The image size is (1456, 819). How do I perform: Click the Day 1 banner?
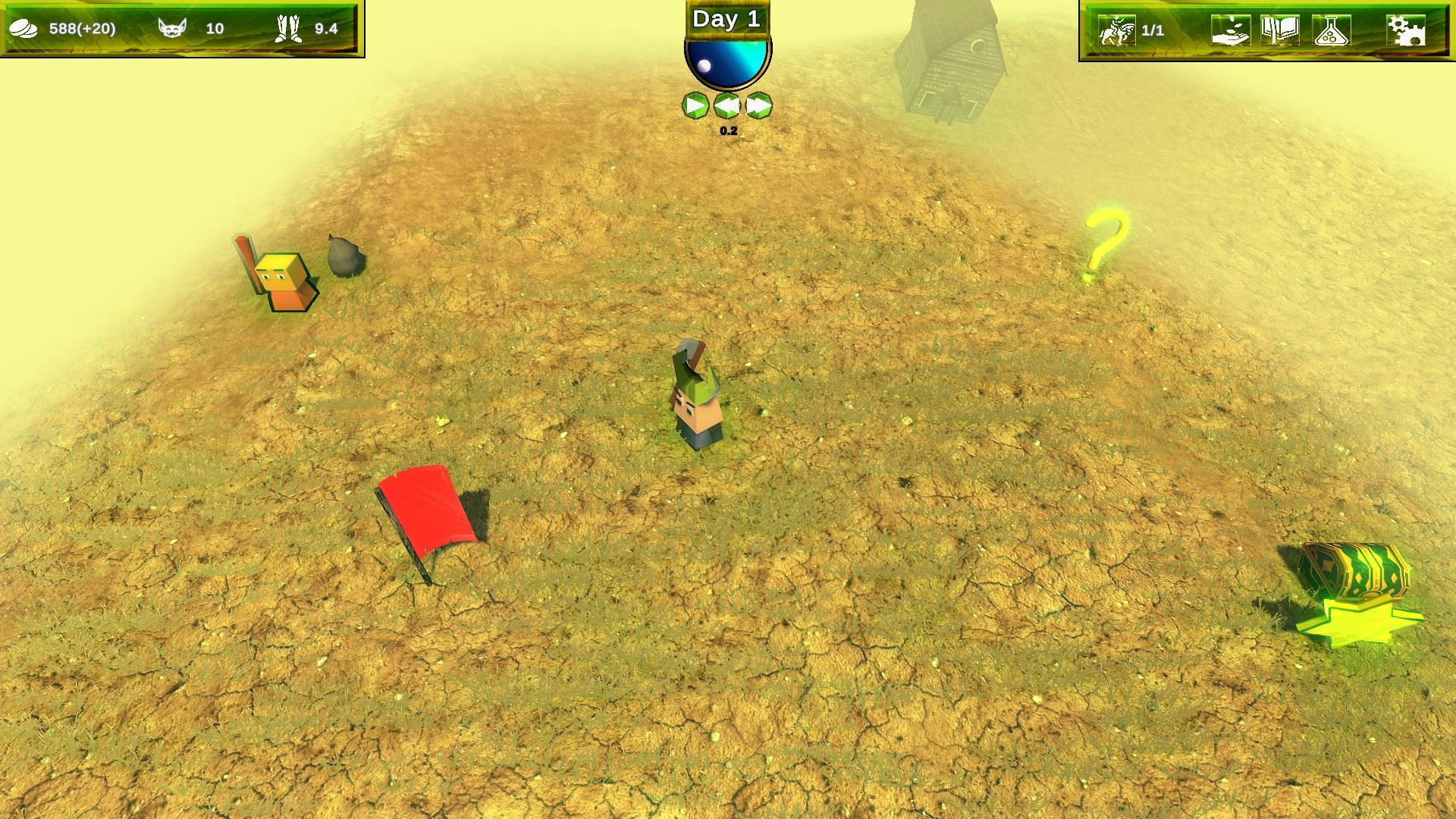coord(726,20)
